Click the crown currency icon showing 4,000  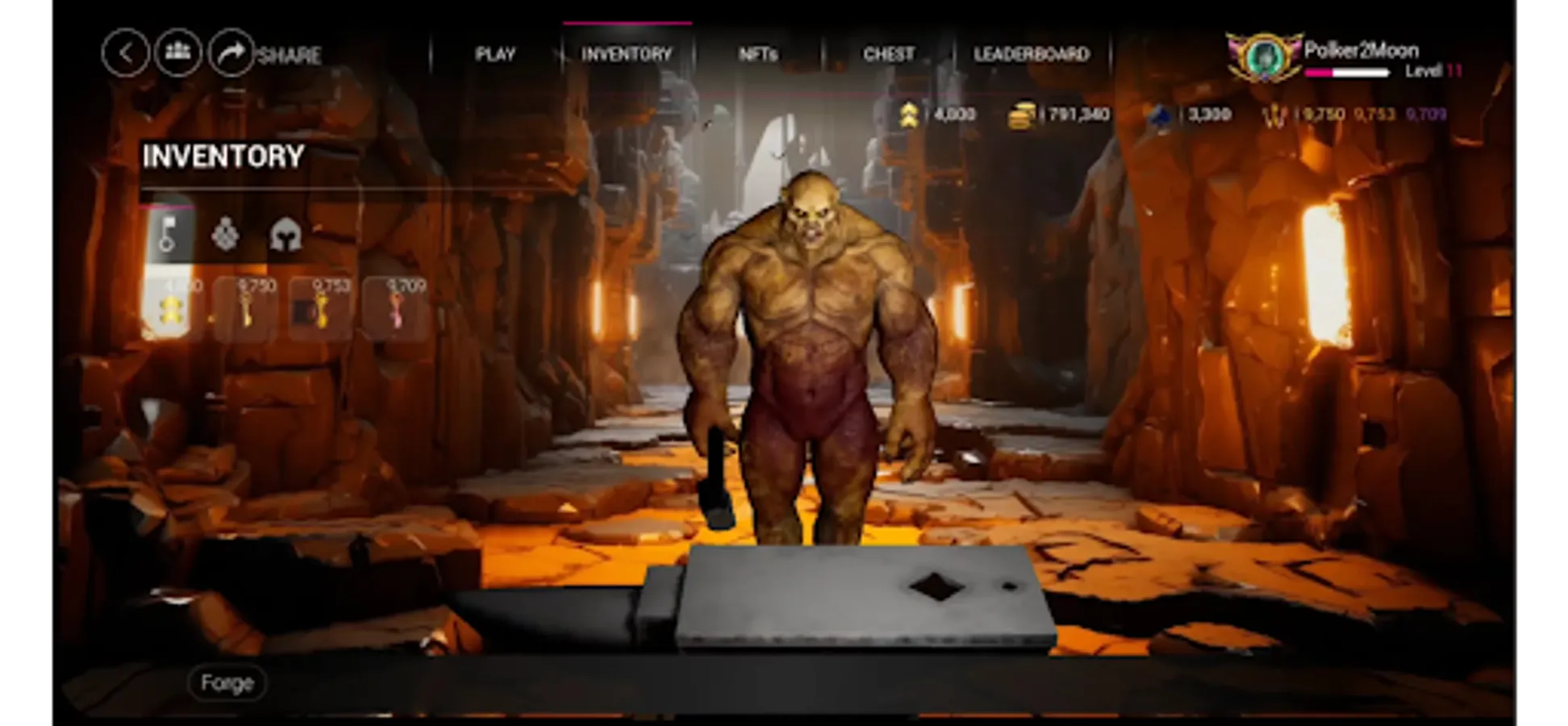click(x=911, y=114)
